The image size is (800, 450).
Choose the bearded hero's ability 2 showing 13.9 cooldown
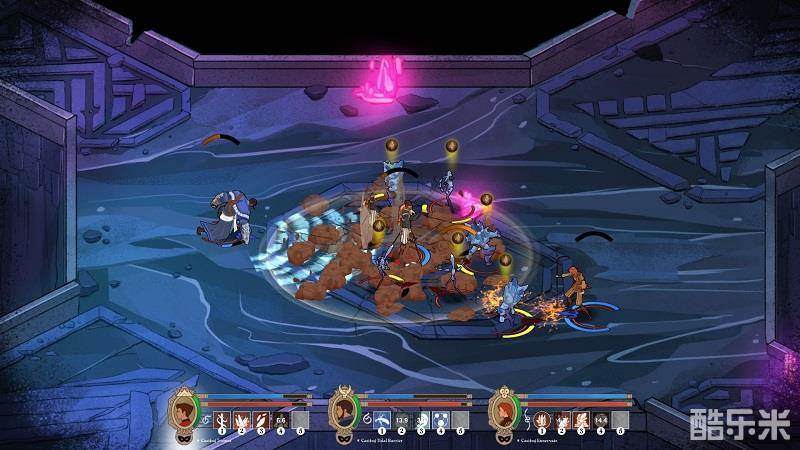pyautogui.click(x=401, y=419)
